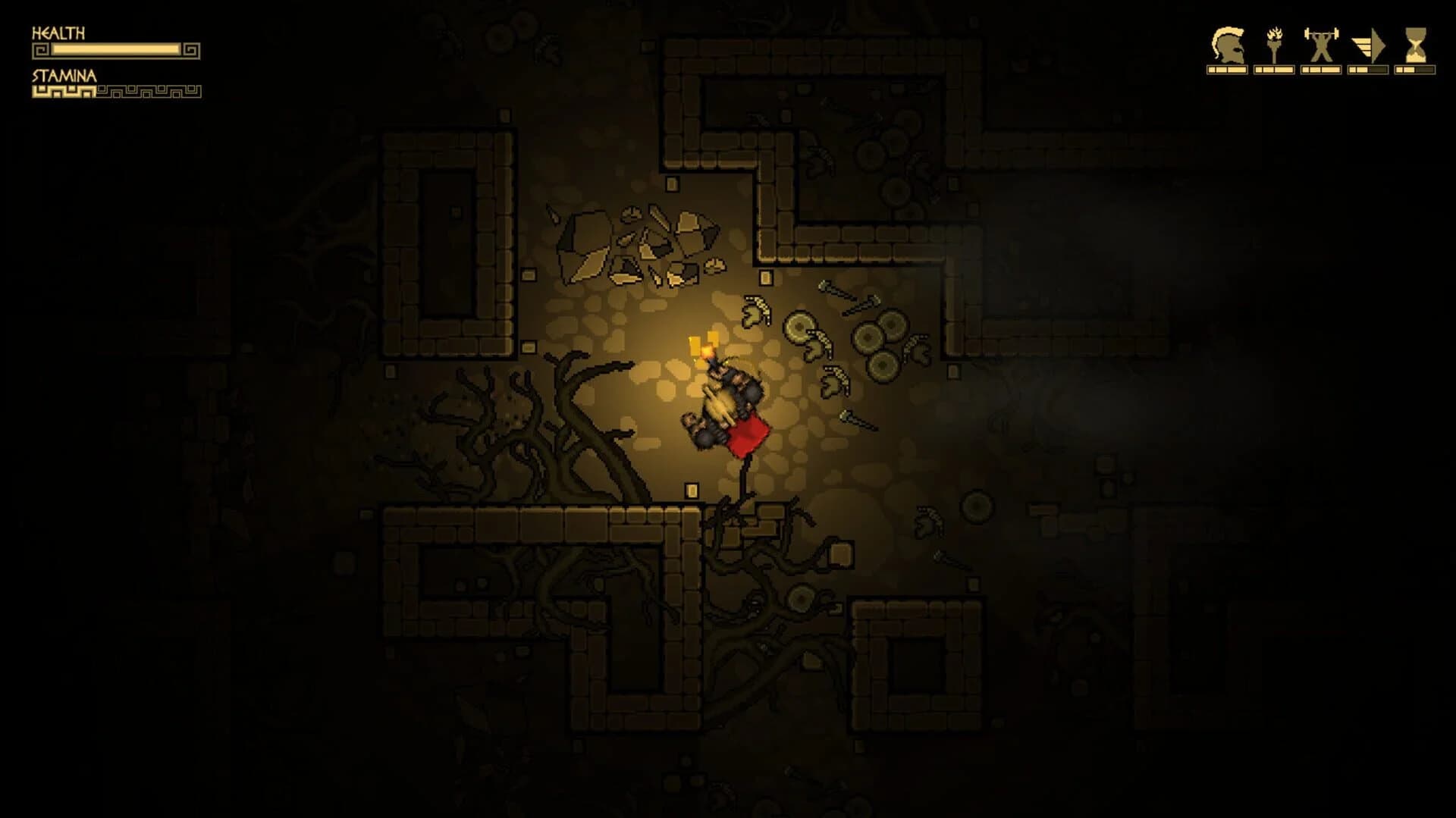The image size is (1456, 818).
Task: Select the weightlifting strength stat icon
Action: (1321, 45)
